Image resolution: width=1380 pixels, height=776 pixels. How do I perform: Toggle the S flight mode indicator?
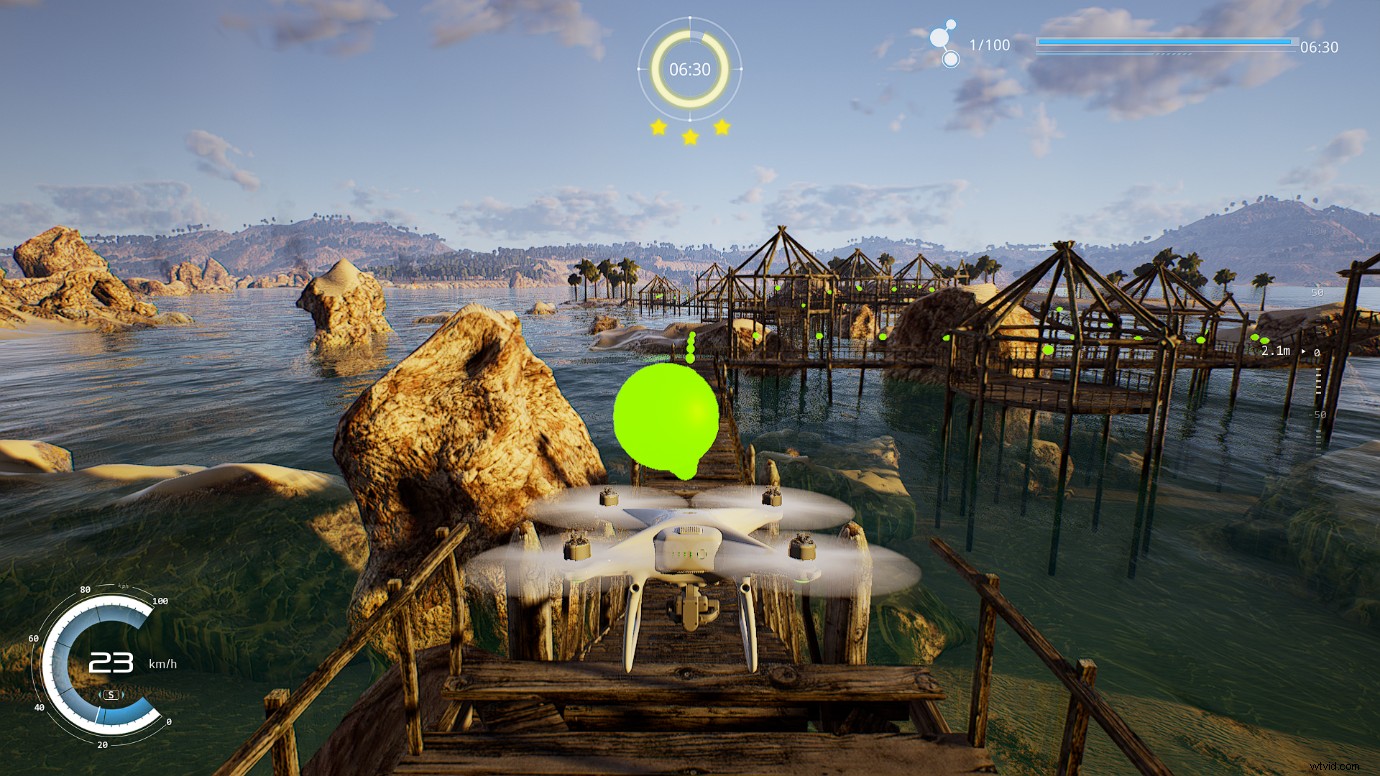pos(111,695)
